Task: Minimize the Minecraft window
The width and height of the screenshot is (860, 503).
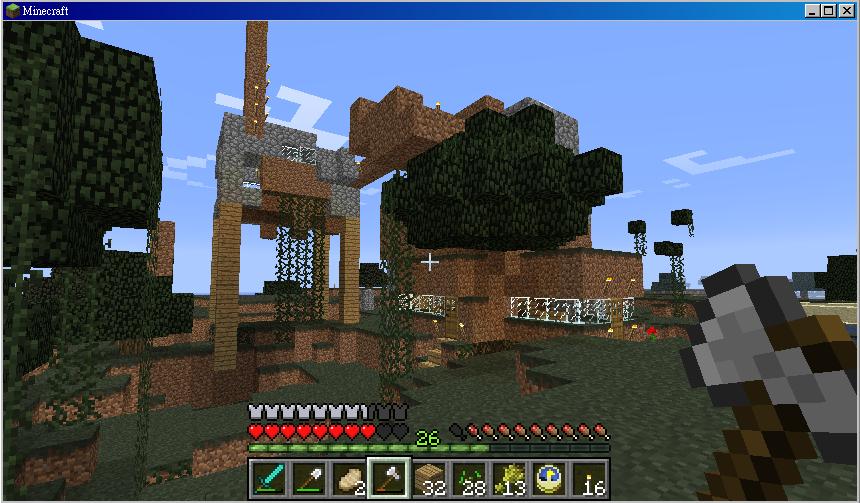Action: click(x=813, y=10)
